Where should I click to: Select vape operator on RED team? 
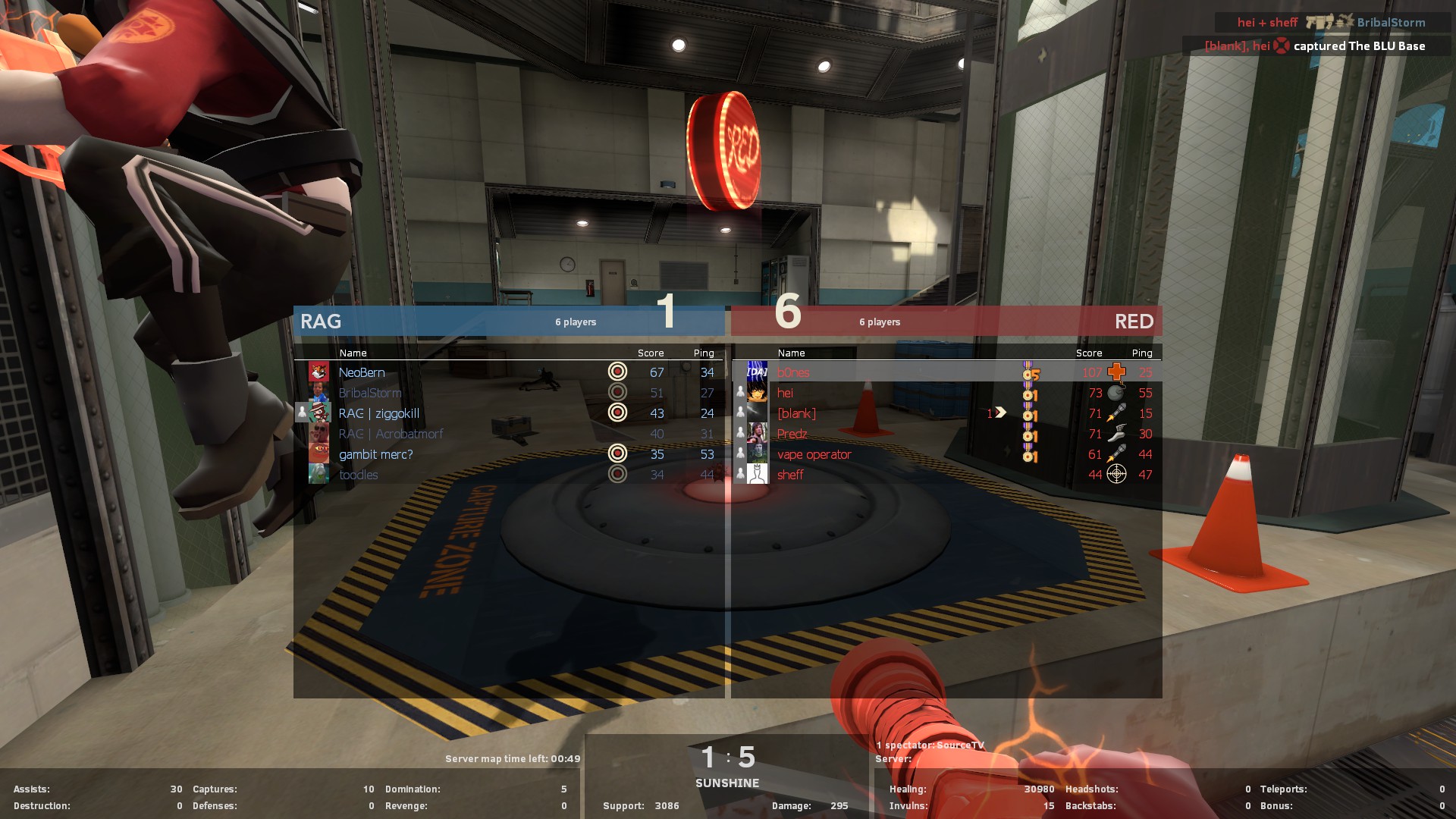click(x=814, y=454)
